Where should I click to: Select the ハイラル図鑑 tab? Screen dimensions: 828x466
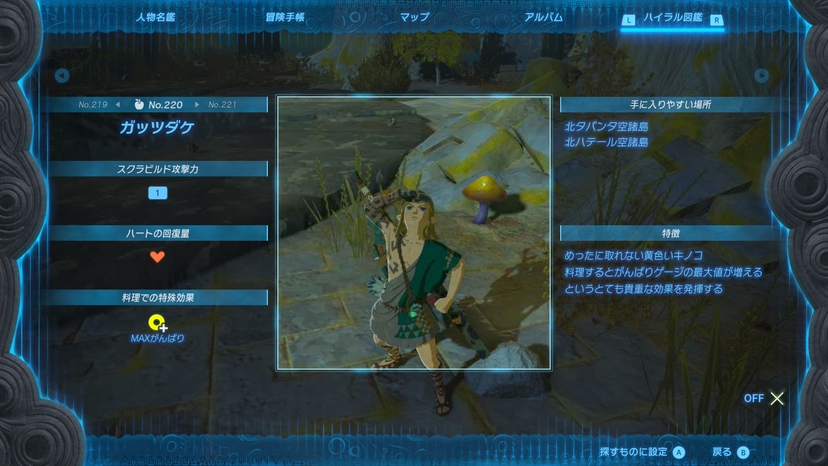(x=672, y=18)
